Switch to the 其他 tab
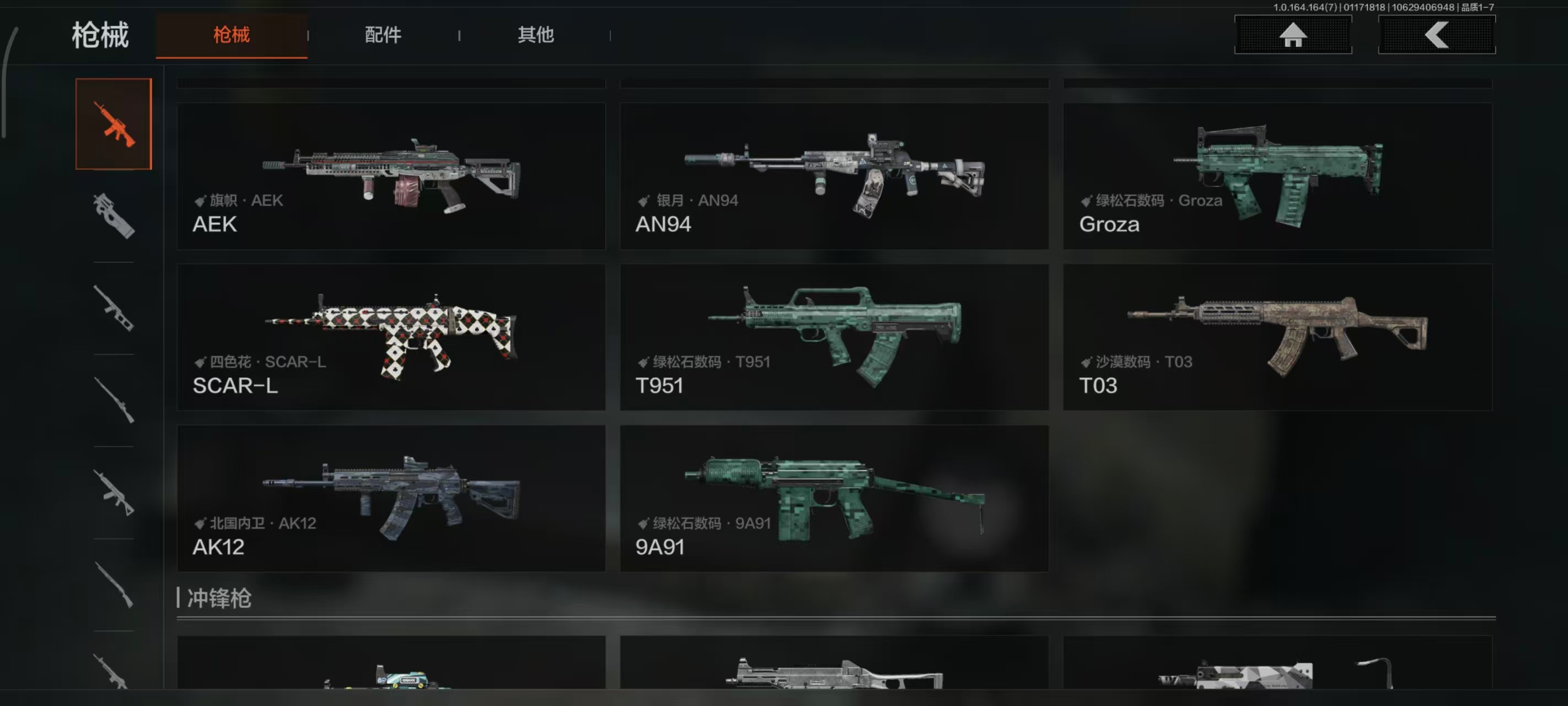The width and height of the screenshot is (1568, 706). coord(535,35)
